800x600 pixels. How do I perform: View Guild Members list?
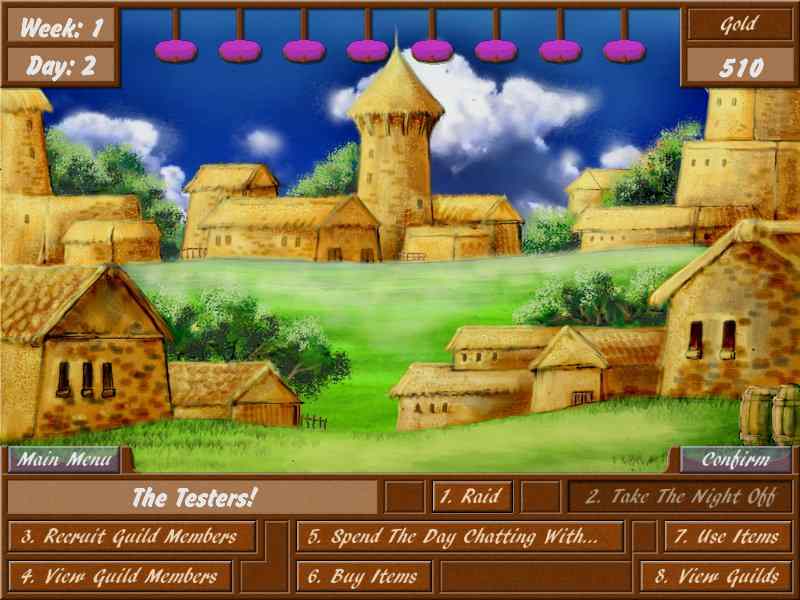click(x=121, y=576)
